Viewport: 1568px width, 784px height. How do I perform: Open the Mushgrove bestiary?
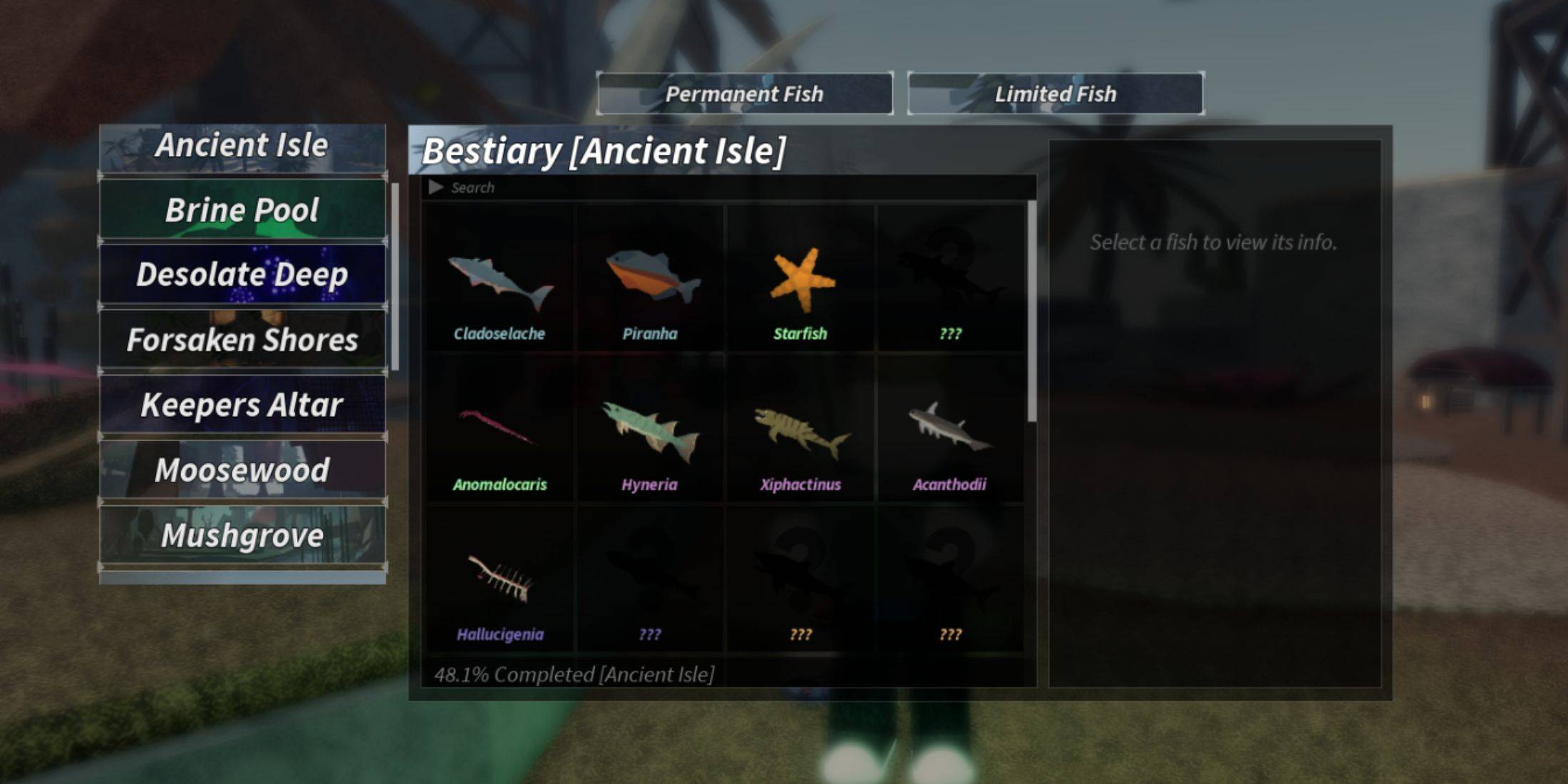pos(242,535)
